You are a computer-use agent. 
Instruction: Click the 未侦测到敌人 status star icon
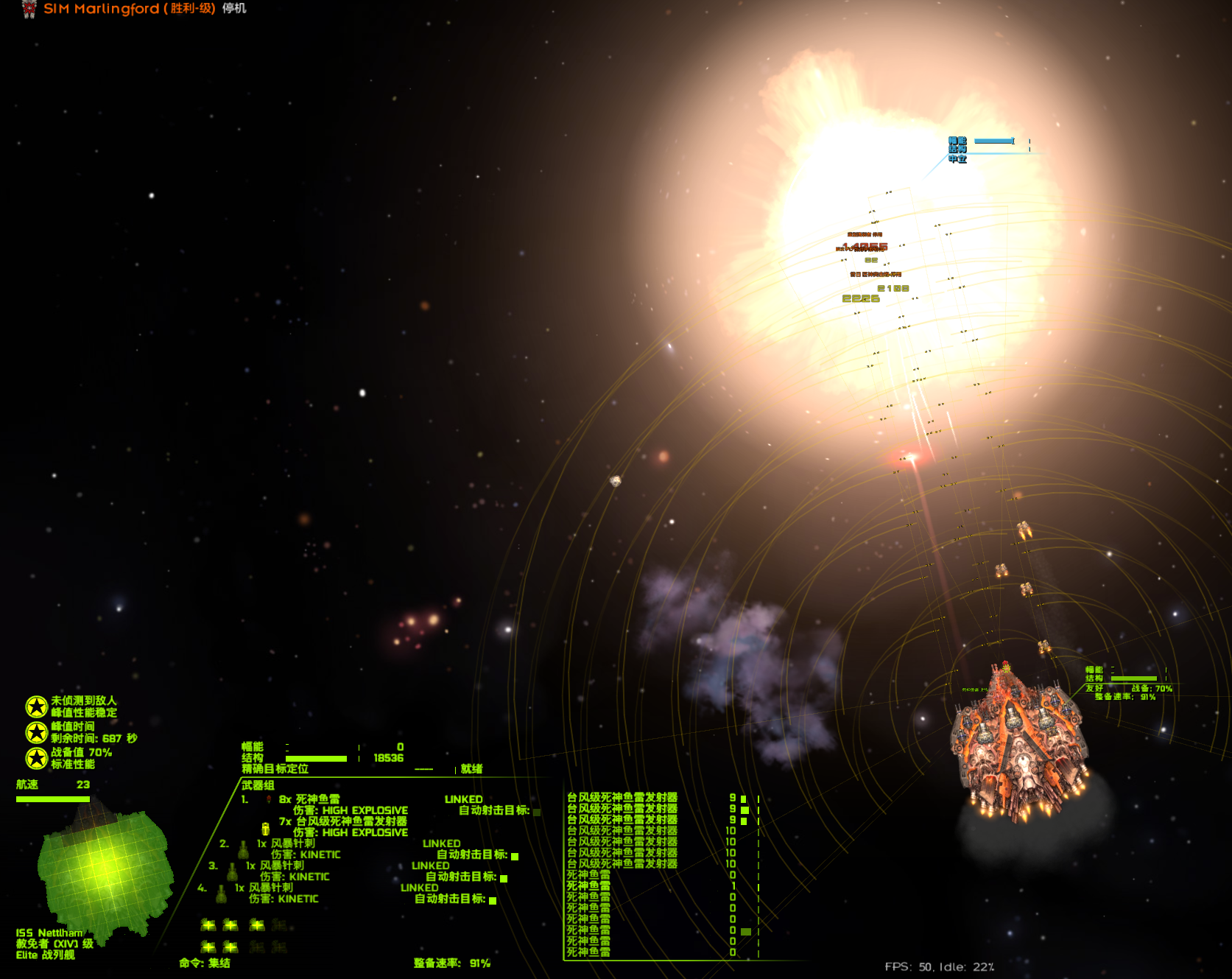(x=36, y=707)
